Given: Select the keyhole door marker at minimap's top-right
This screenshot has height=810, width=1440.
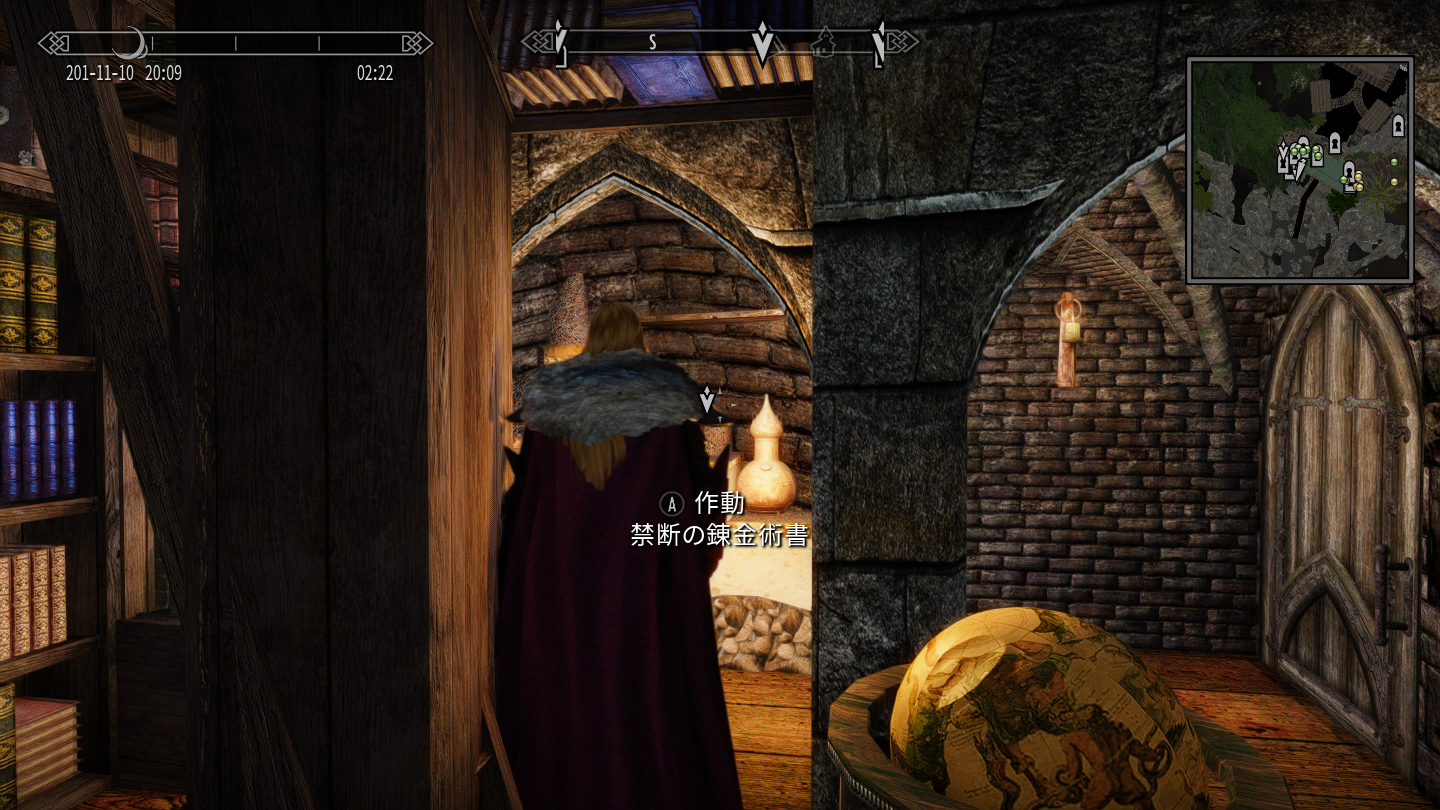Looking at the screenshot, I should click(x=1398, y=125).
